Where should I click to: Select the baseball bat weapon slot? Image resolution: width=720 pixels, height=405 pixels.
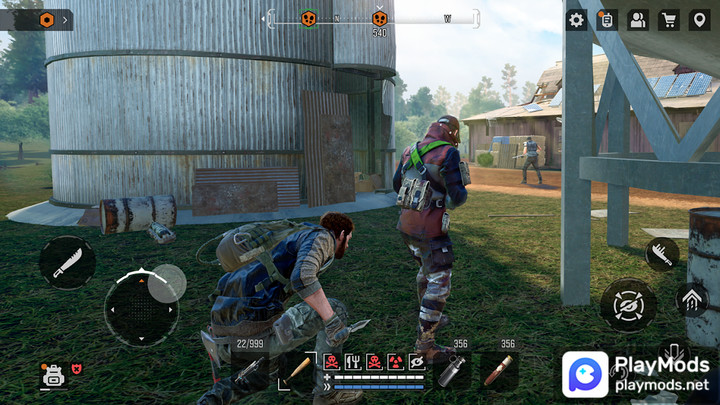pos(298,370)
